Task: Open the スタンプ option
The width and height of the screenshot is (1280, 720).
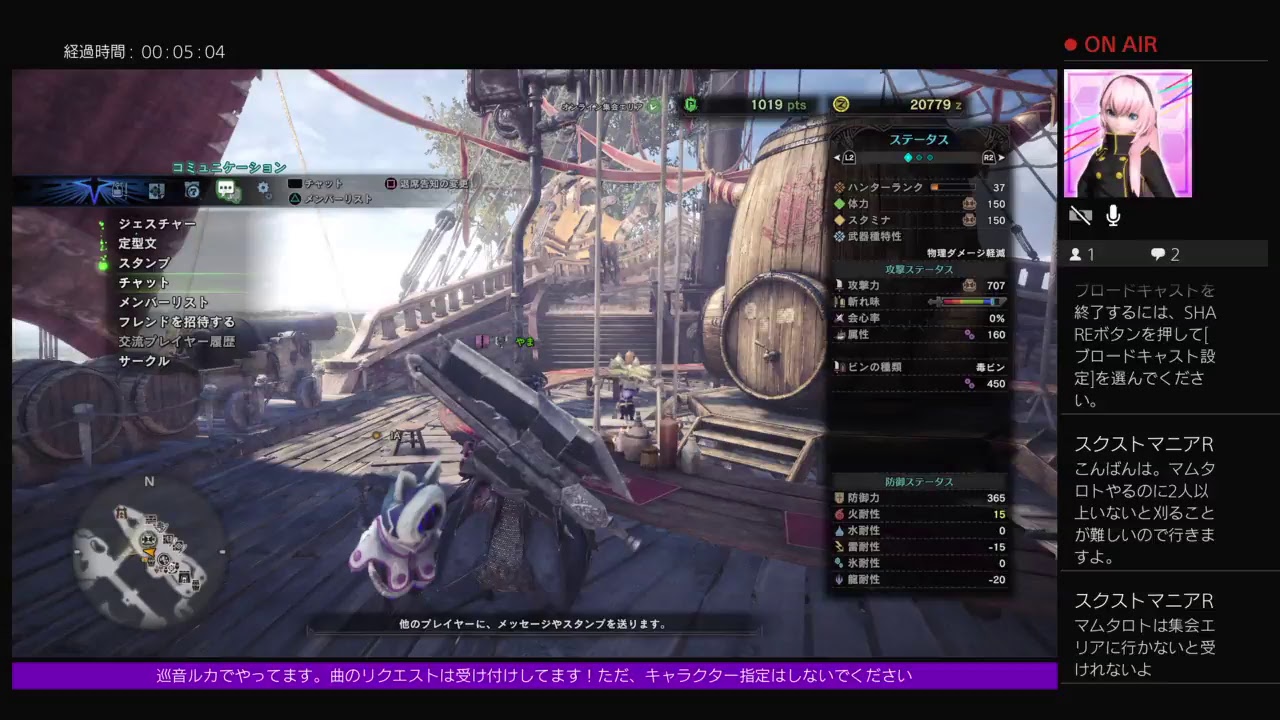Action: pos(144,263)
